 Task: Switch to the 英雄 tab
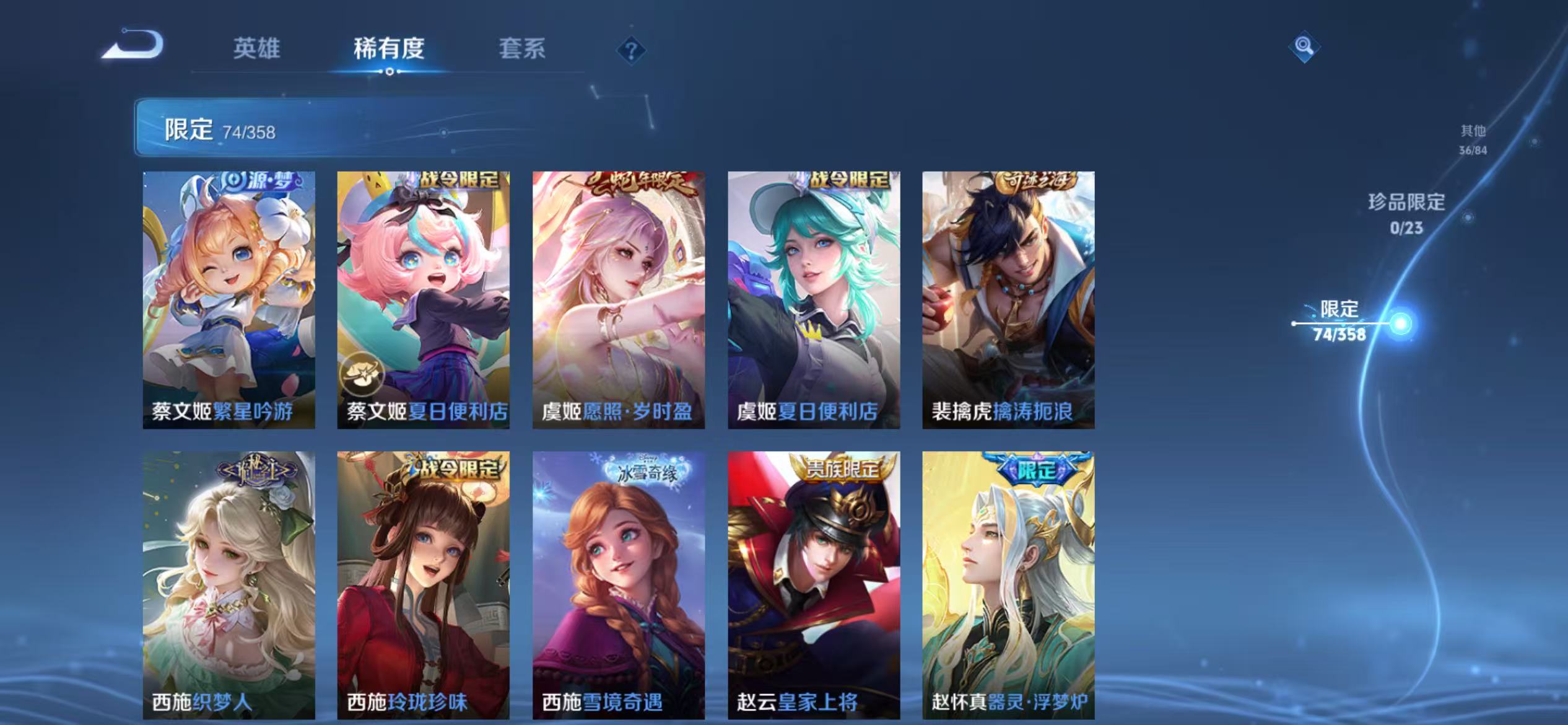pyautogui.click(x=256, y=48)
